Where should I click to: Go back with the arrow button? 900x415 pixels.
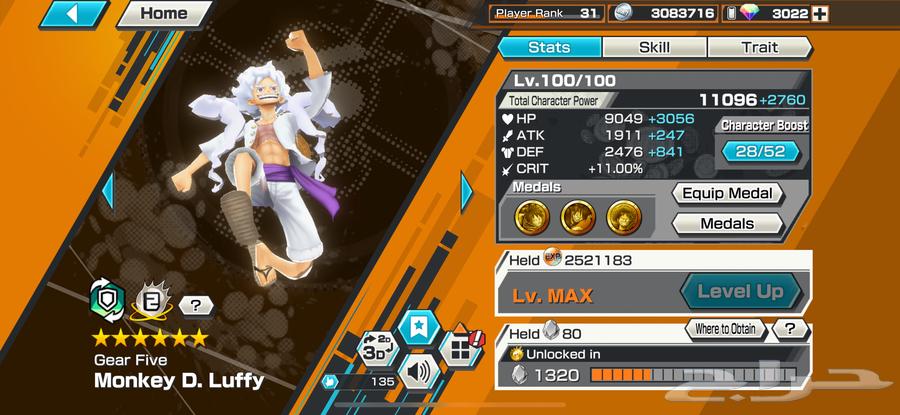[77, 15]
